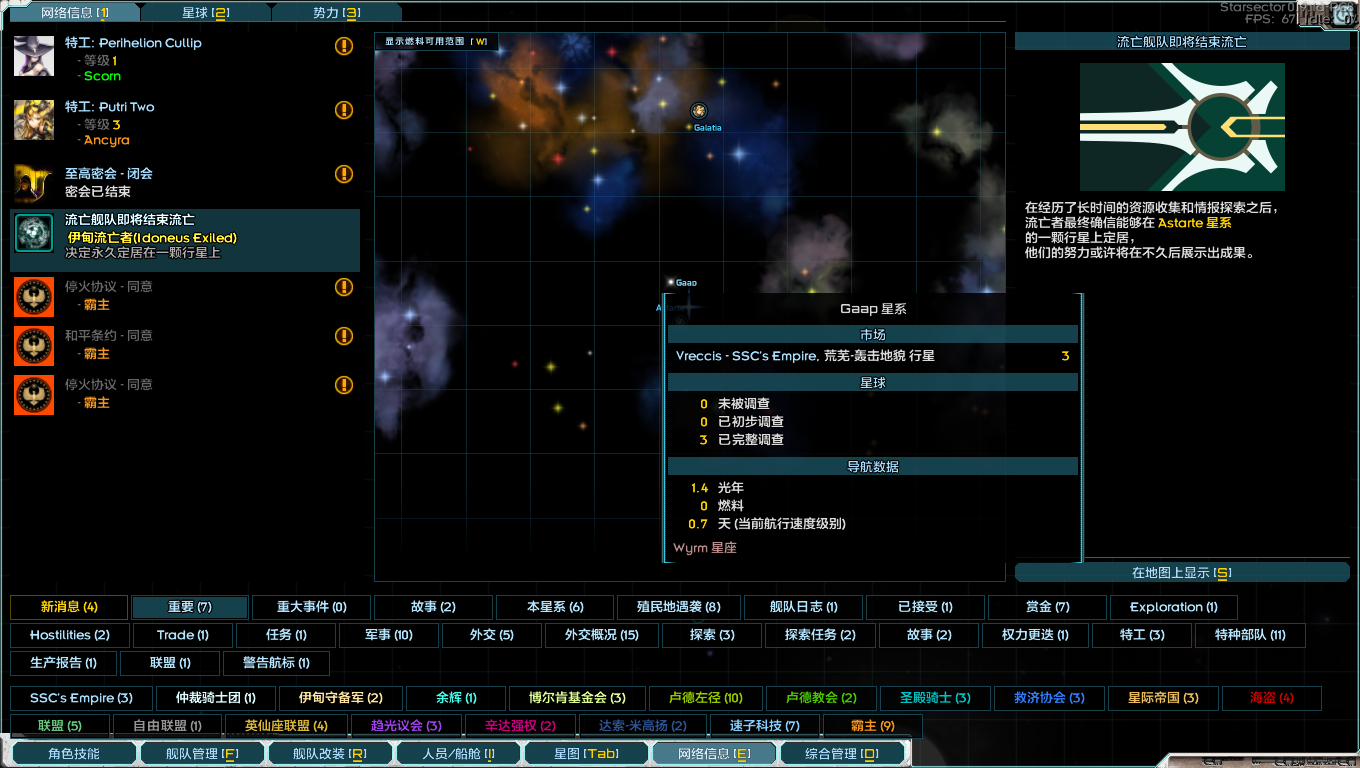Switch to the 星球 [2] tab

point(206,12)
